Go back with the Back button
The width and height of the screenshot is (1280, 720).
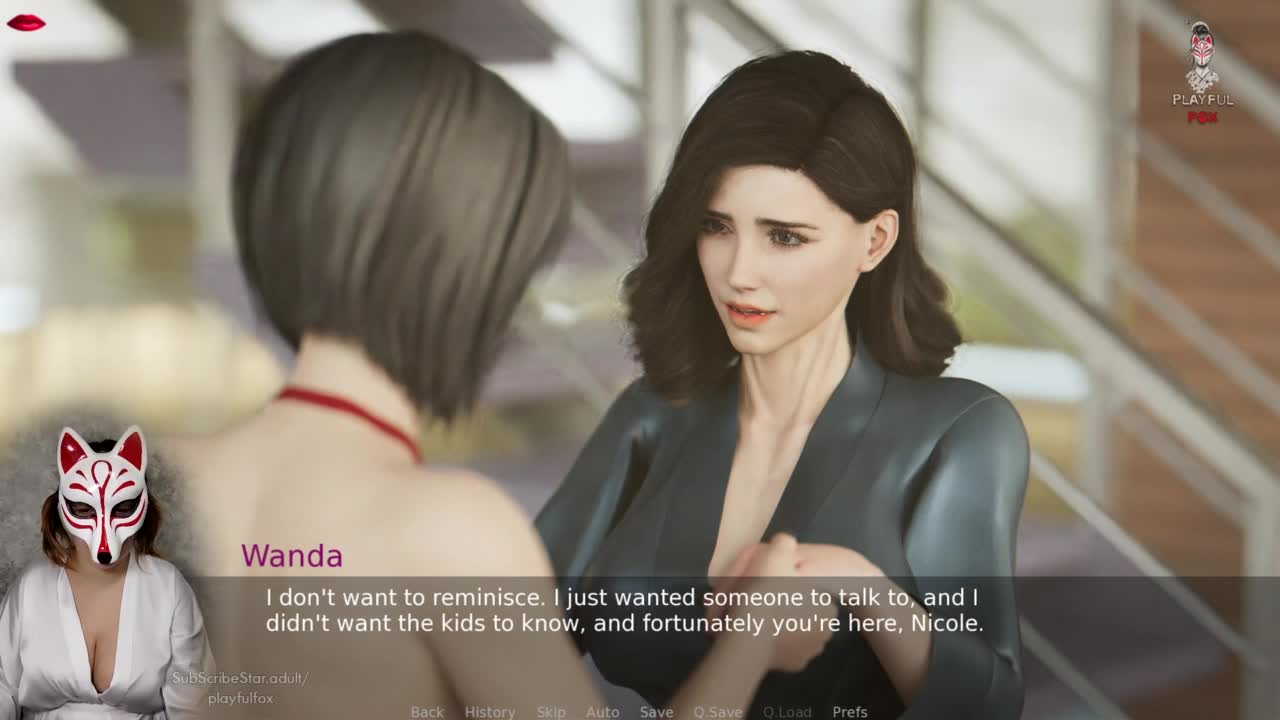point(427,712)
